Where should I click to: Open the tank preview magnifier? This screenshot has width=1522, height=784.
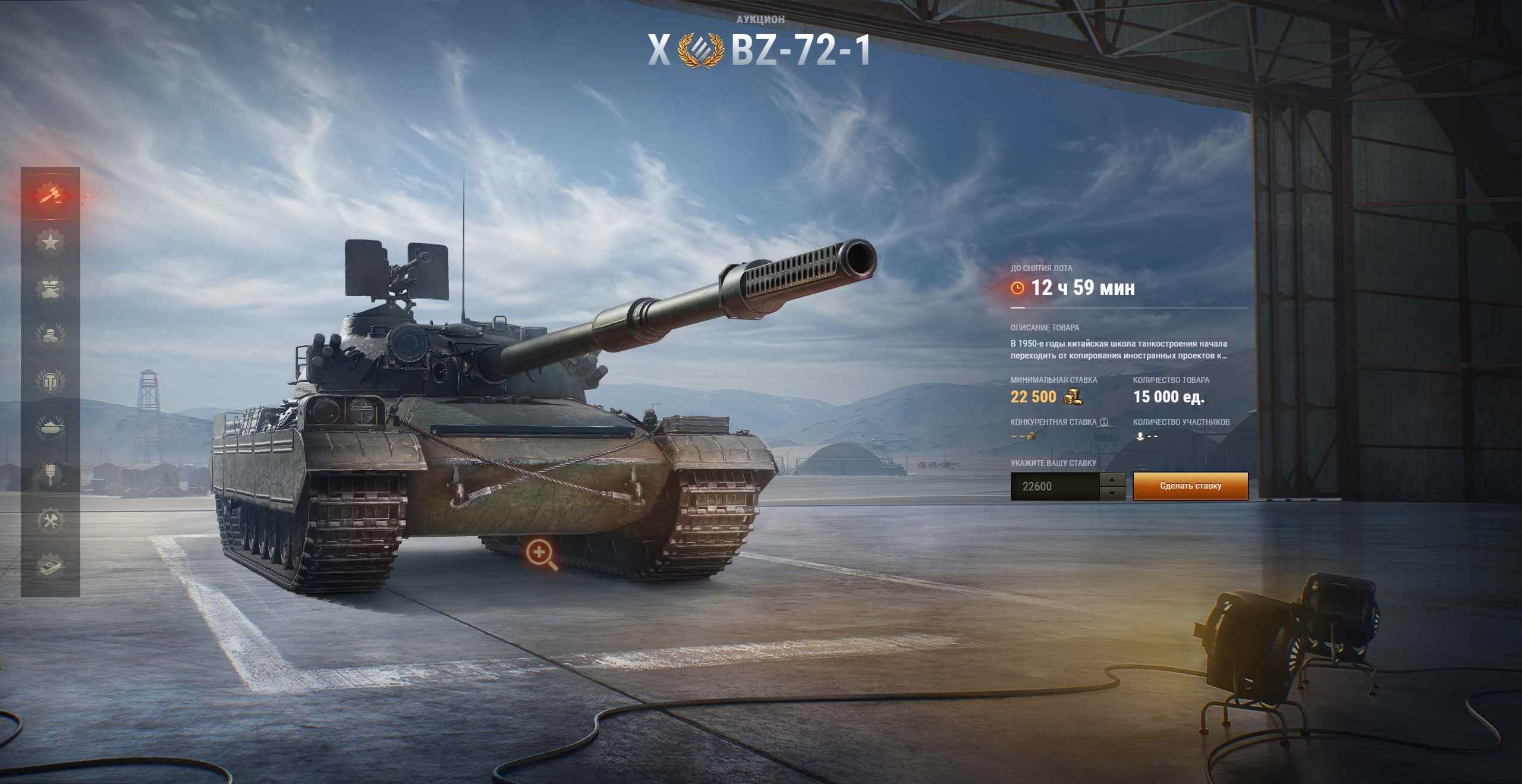click(540, 555)
